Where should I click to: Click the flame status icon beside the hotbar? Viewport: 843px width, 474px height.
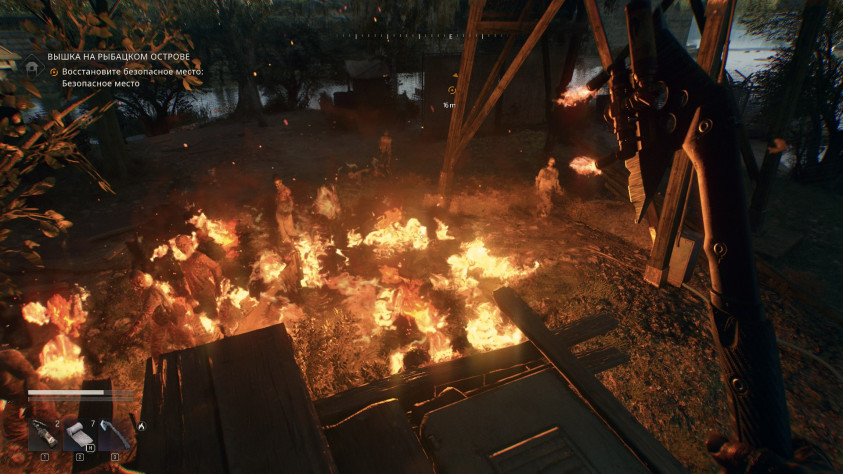[141, 427]
